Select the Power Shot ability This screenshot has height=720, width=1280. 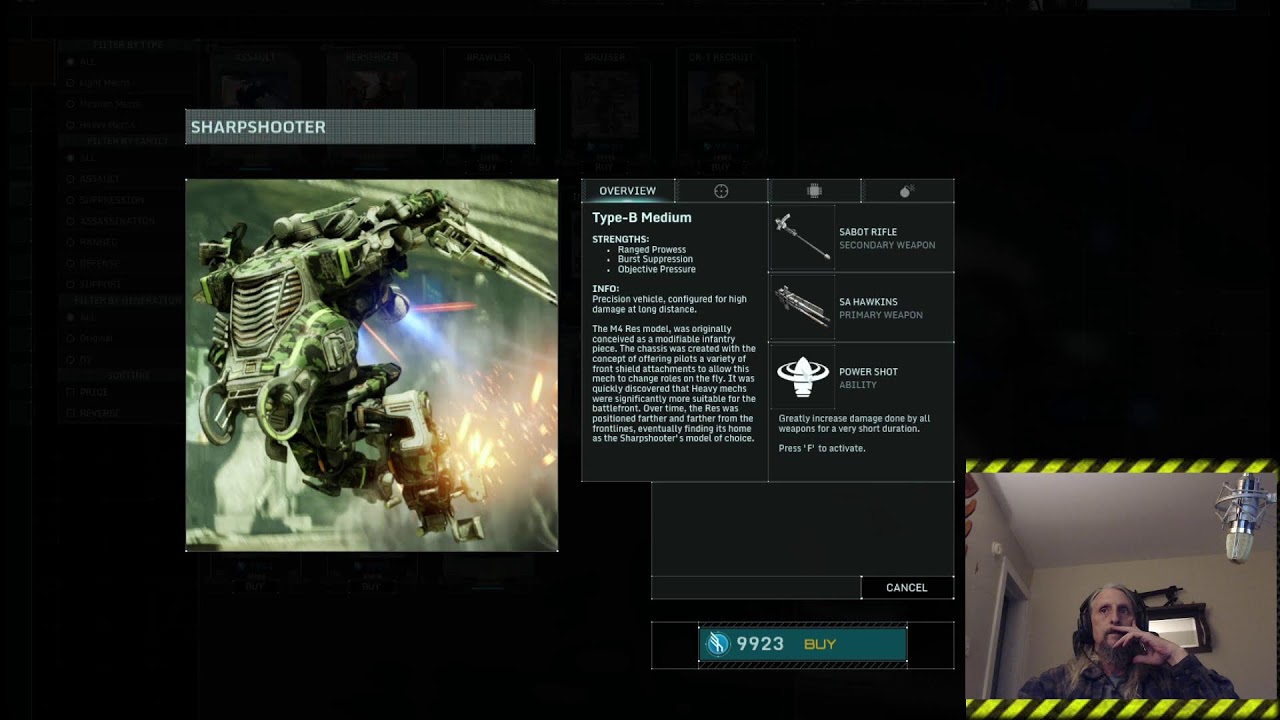coord(861,377)
